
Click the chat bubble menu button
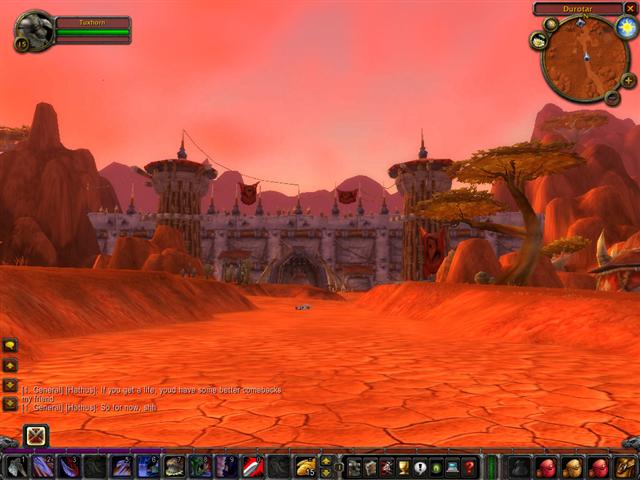[x=10, y=345]
